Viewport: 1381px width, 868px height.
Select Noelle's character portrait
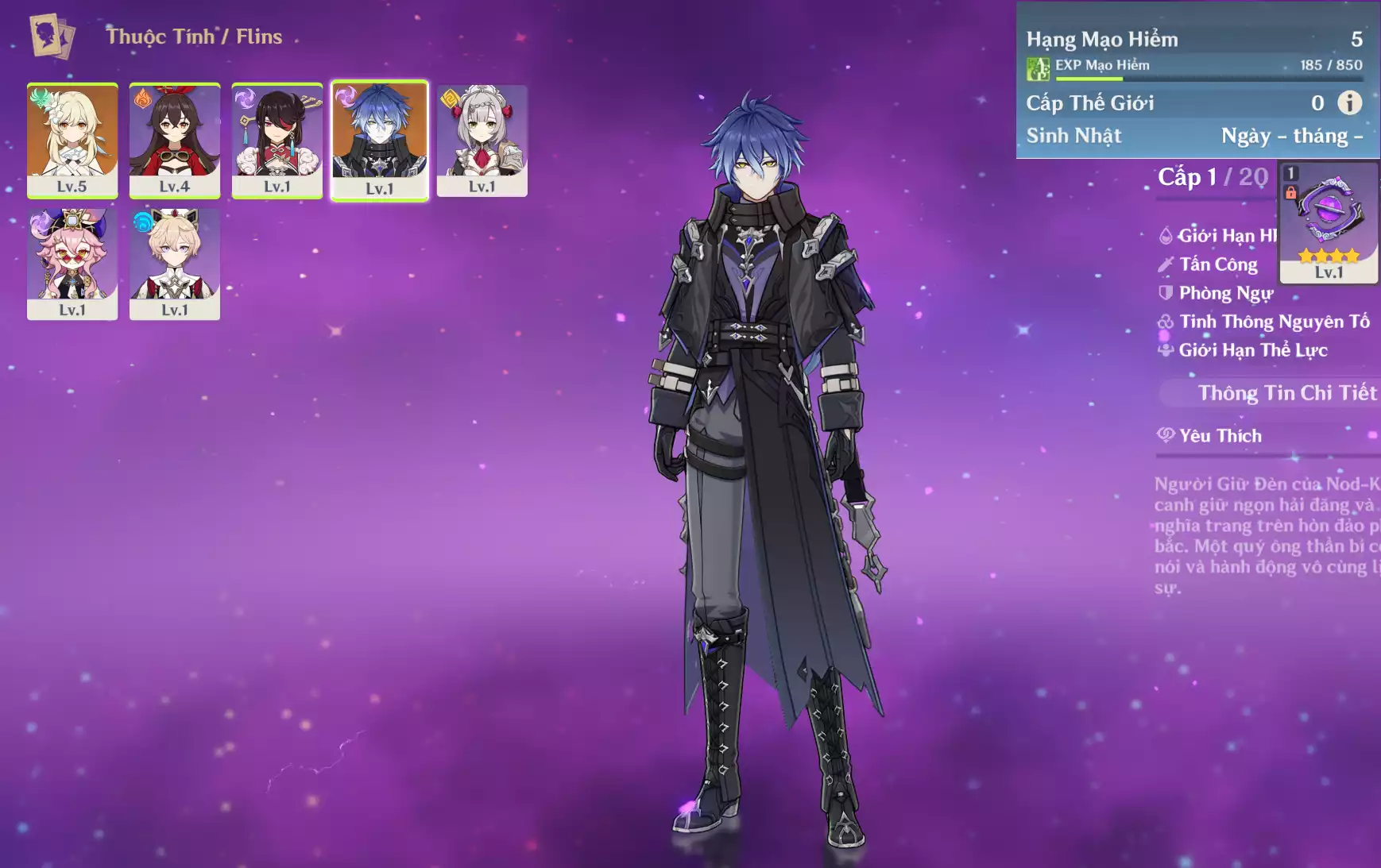coord(482,139)
